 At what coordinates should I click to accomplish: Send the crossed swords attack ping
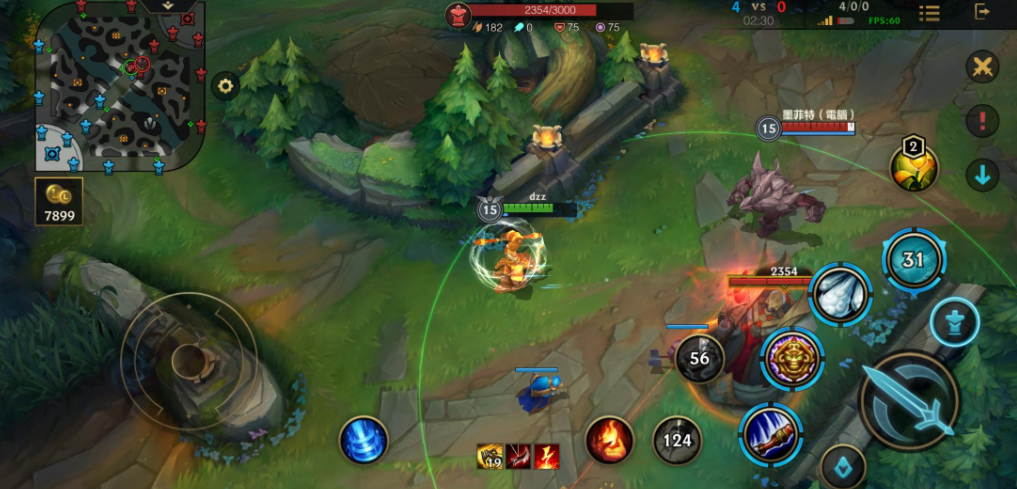983,68
